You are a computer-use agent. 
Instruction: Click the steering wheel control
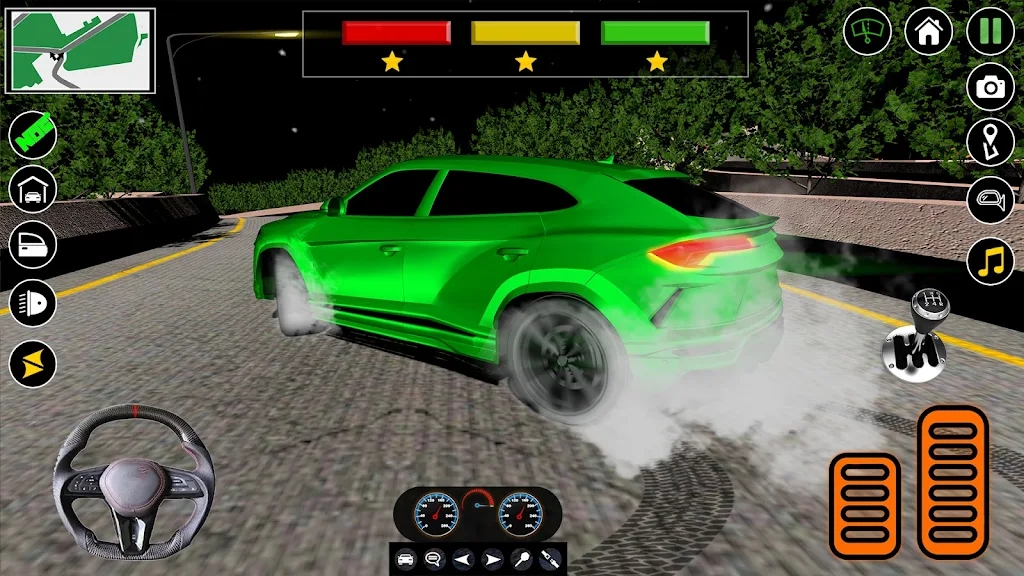pyautogui.click(x=134, y=480)
